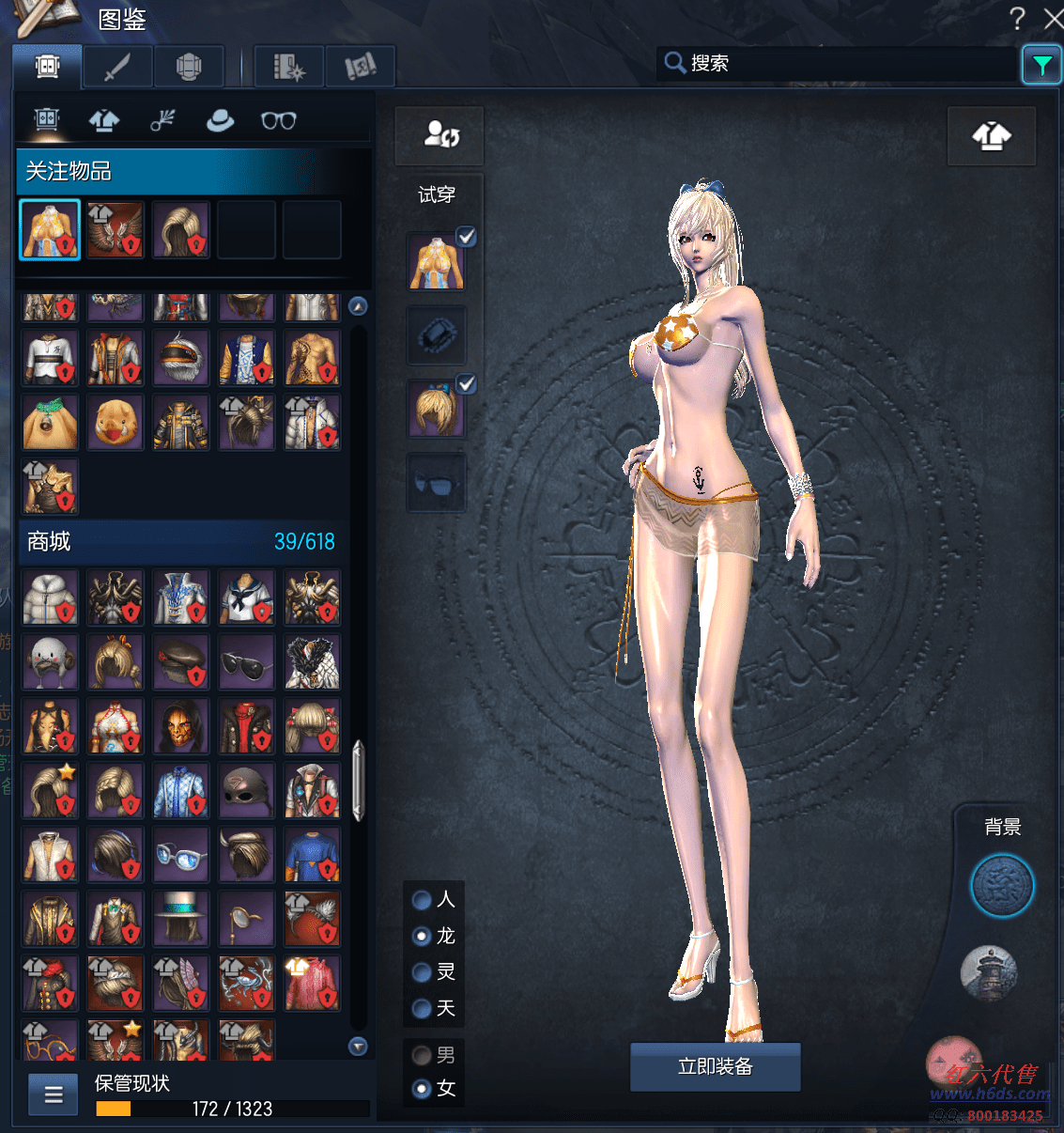Choose the 天 race option
1064x1133 pixels.
click(x=423, y=1008)
